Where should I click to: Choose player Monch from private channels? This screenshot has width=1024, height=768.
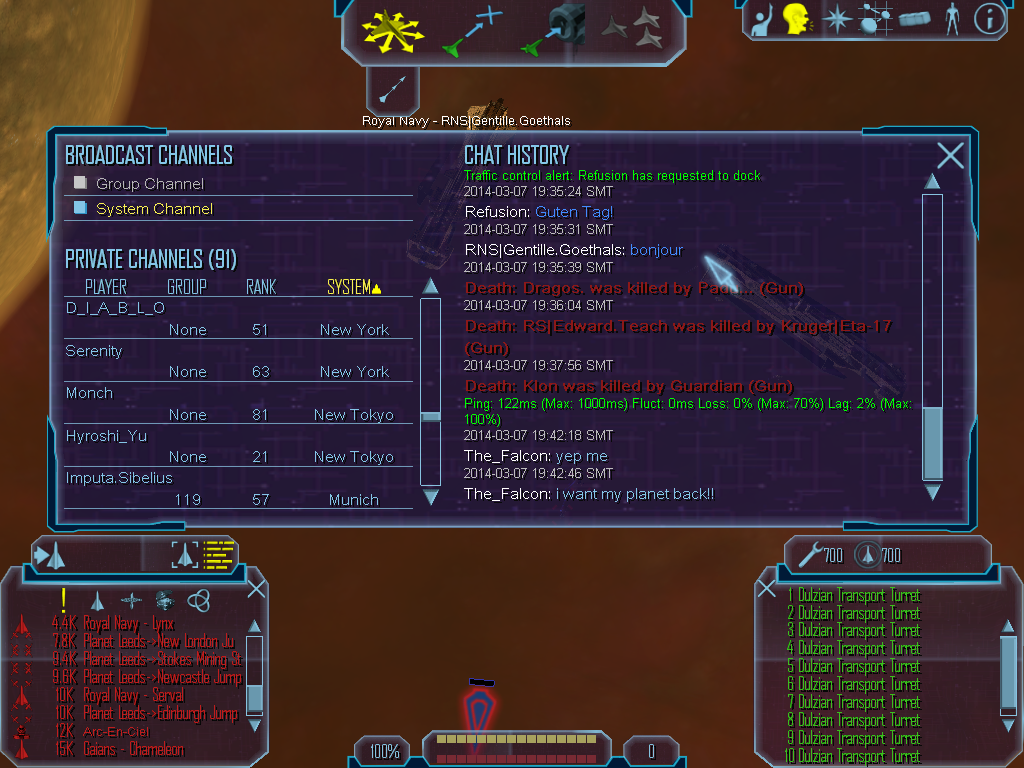click(x=89, y=393)
